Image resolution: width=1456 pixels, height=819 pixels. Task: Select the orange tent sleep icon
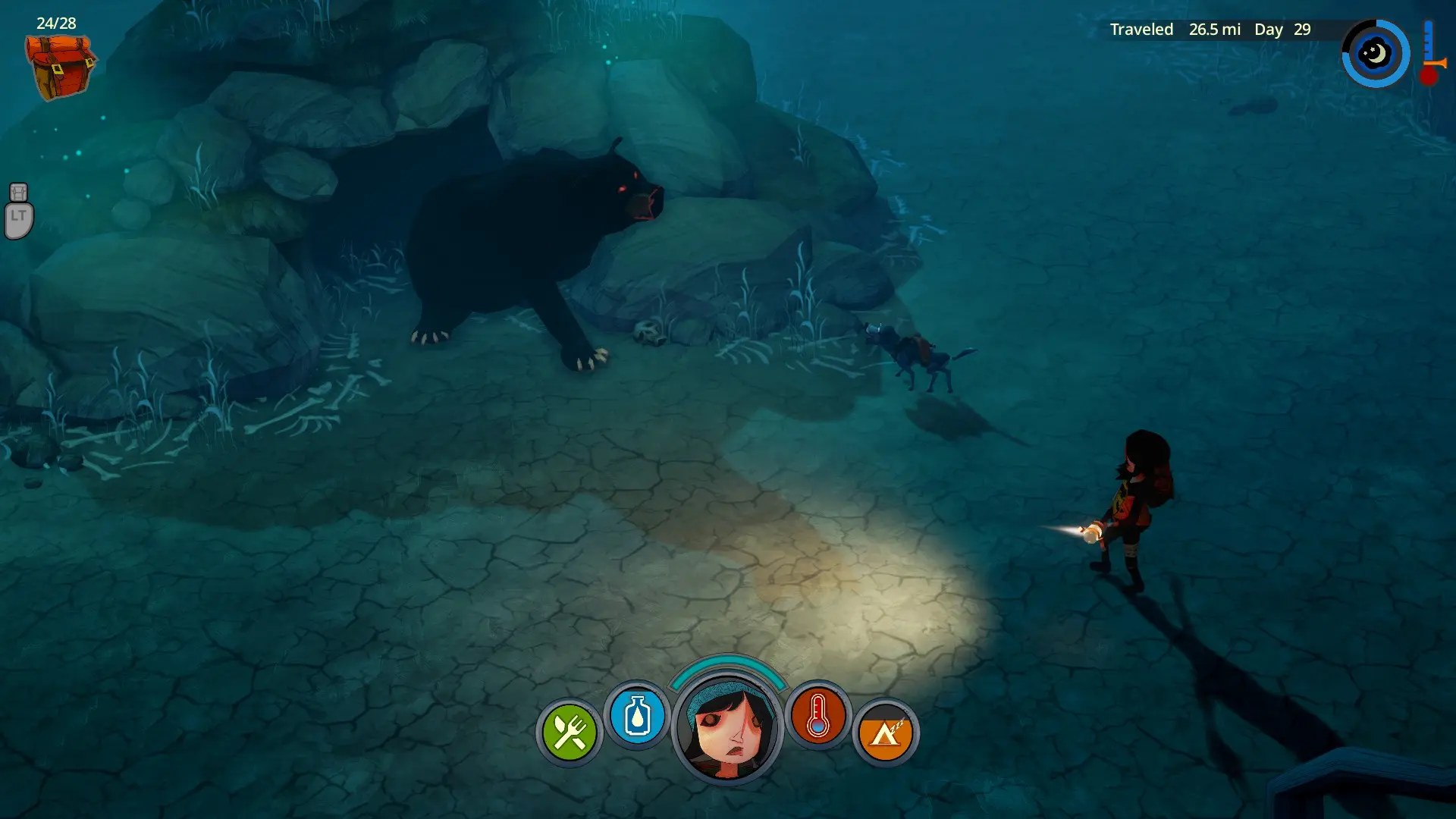point(885,733)
